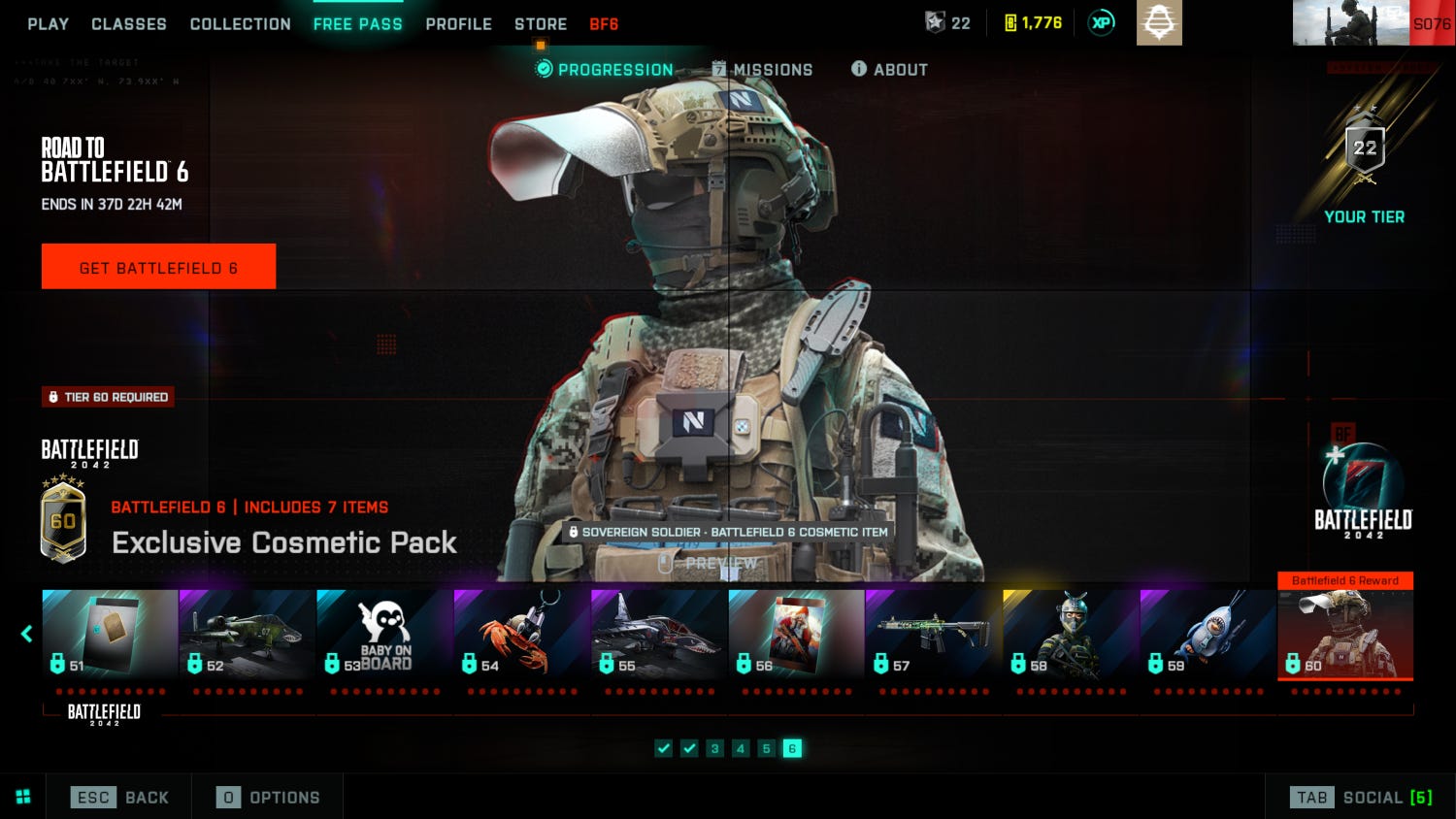Image resolution: width=1456 pixels, height=819 pixels.
Task: Click the green grid icon in bottom left corner
Action: [21, 796]
